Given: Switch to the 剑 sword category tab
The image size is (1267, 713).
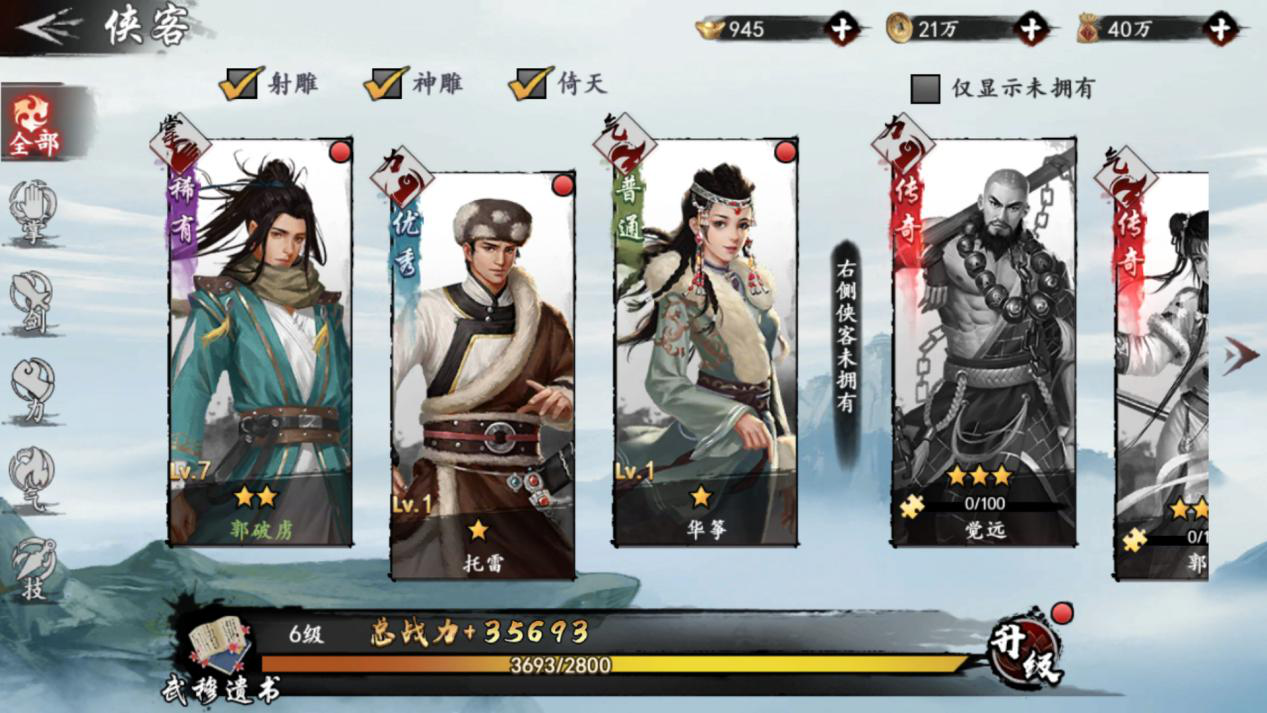Looking at the screenshot, I should [x=33, y=301].
